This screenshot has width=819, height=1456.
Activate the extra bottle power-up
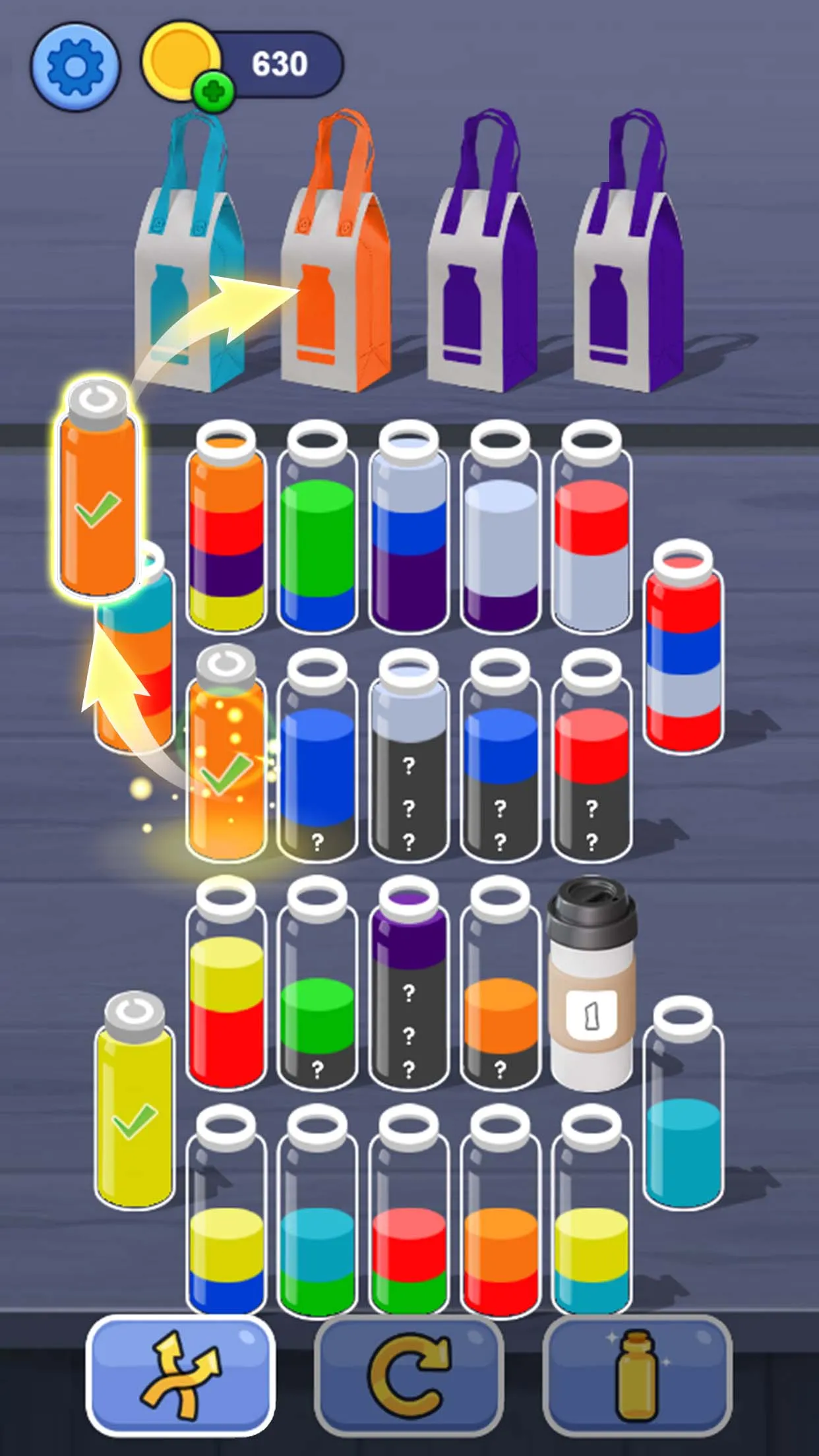(637, 1375)
